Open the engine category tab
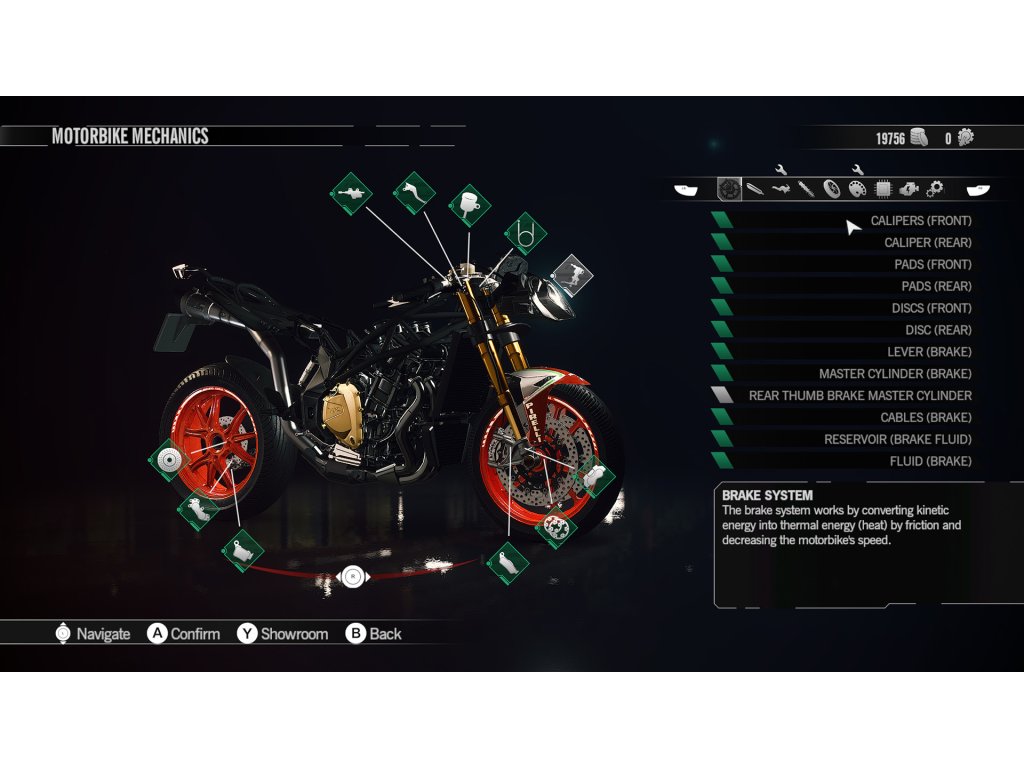 tap(908, 188)
